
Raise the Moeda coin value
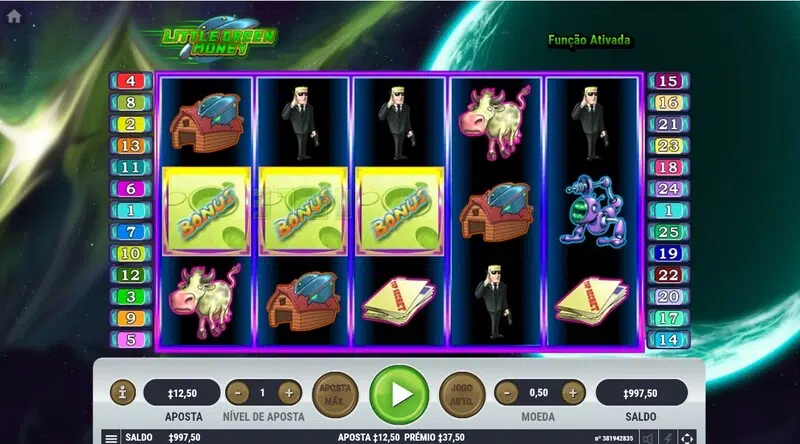[x=573, y=393]
